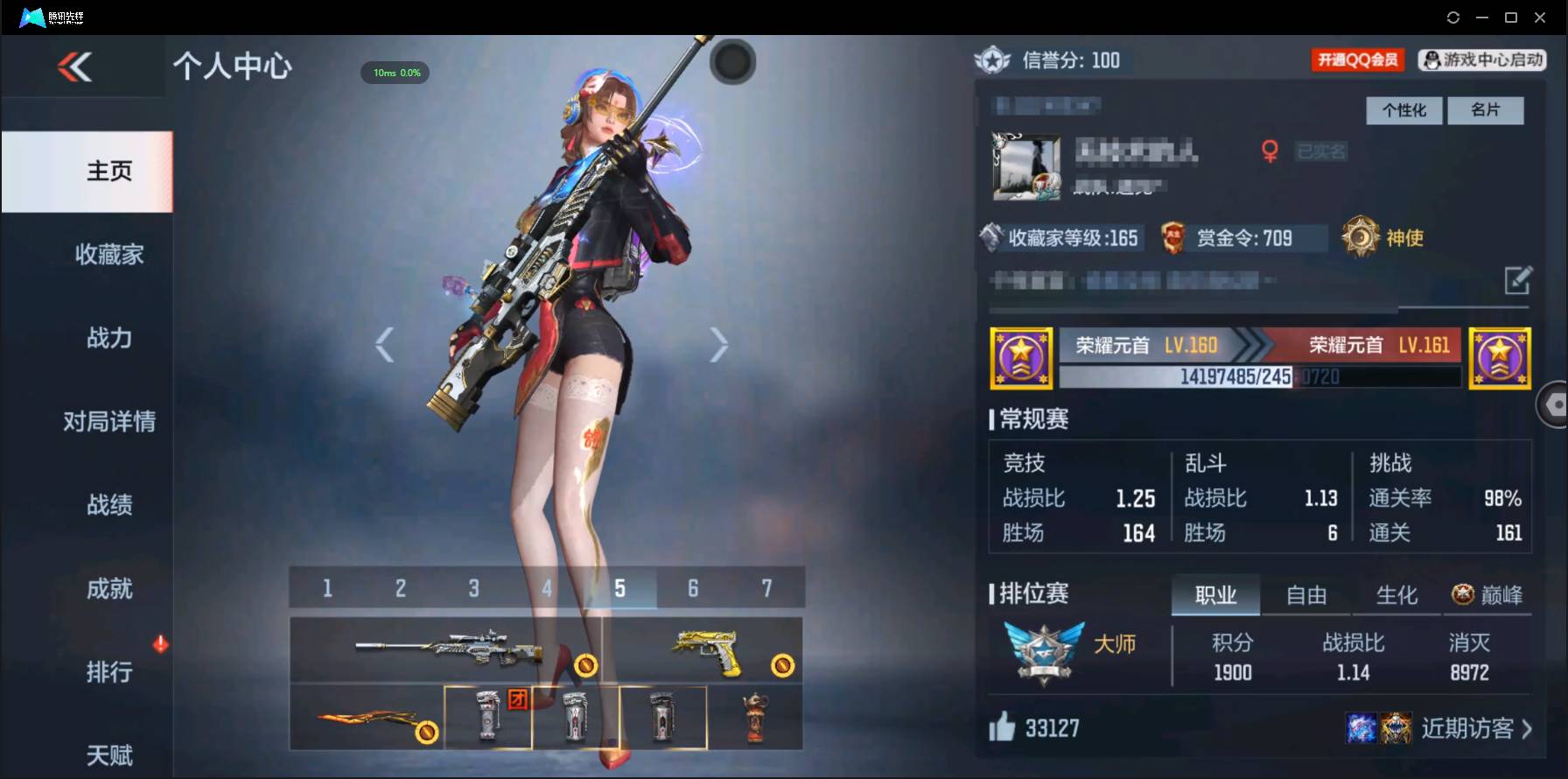Click the thumbs-up like icon
This screenshot has height=779, width=1568.
click(x=999, y=727)
